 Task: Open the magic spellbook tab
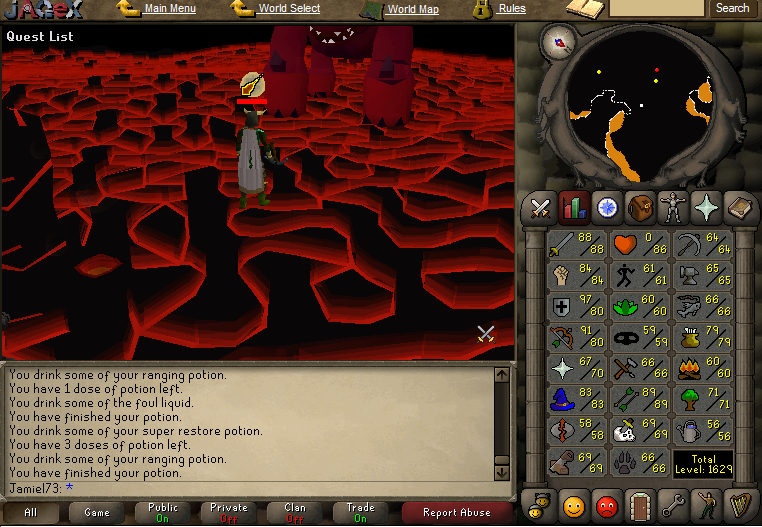click(x=738, y=208)
